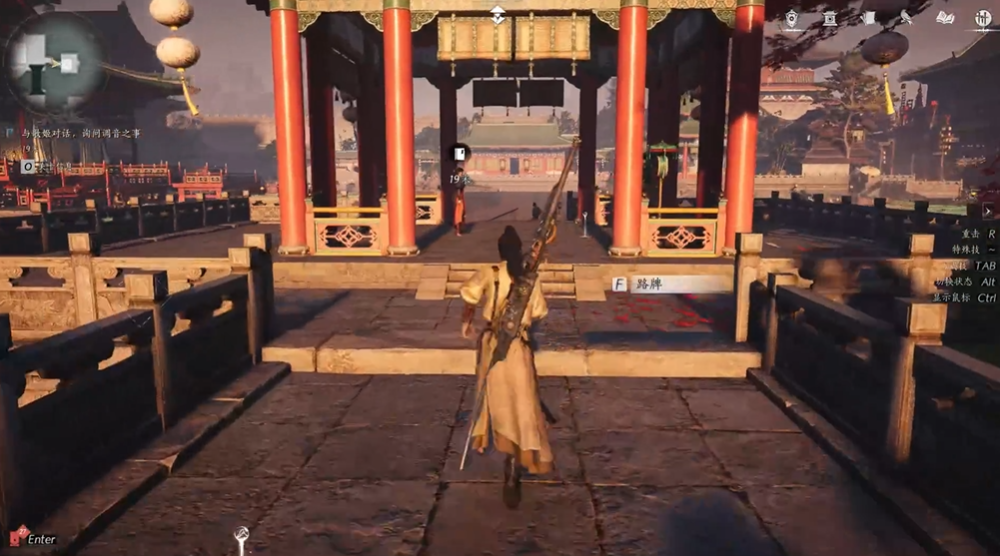The height and width of the screenshot is (556, 1000).
Task: Open the round character menu icon
Action: click(983, 18)
